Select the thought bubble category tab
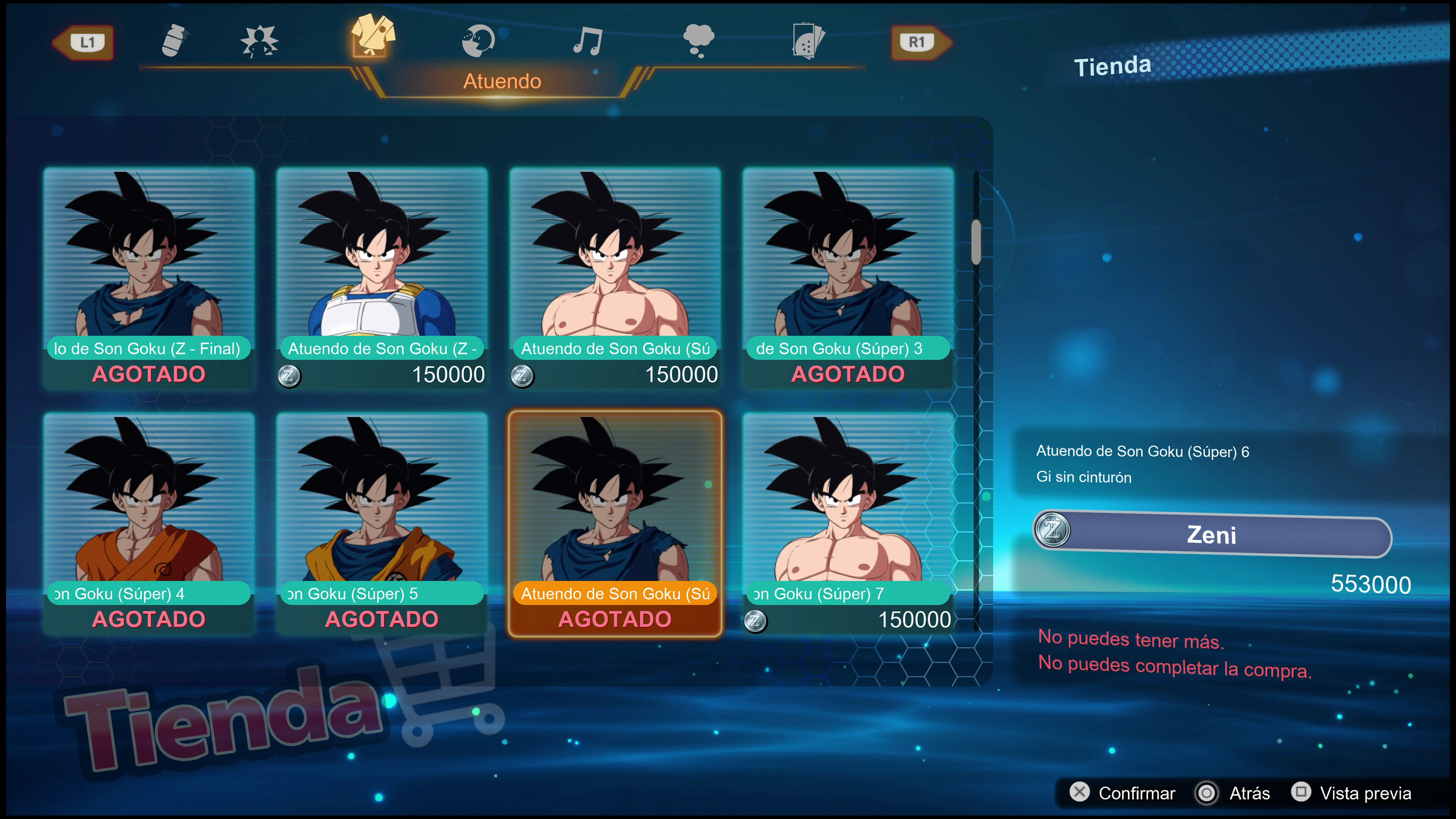The width and height of the screenshot is (1456, 819). (698, 41)
